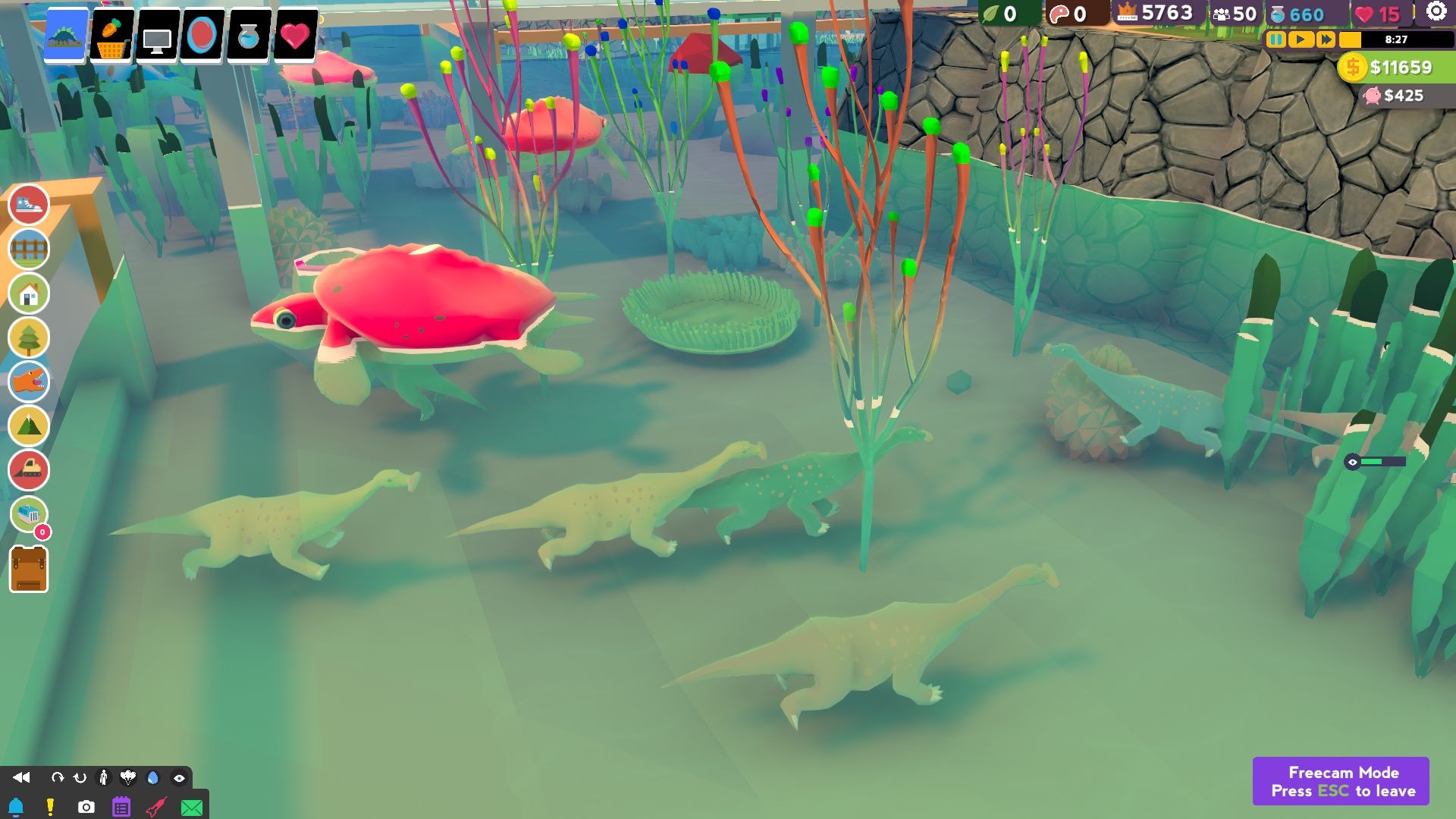This screenshot has height=819, width=1456.
Task: Open the dino transport crate panel
Action: [x=27, y=514]
